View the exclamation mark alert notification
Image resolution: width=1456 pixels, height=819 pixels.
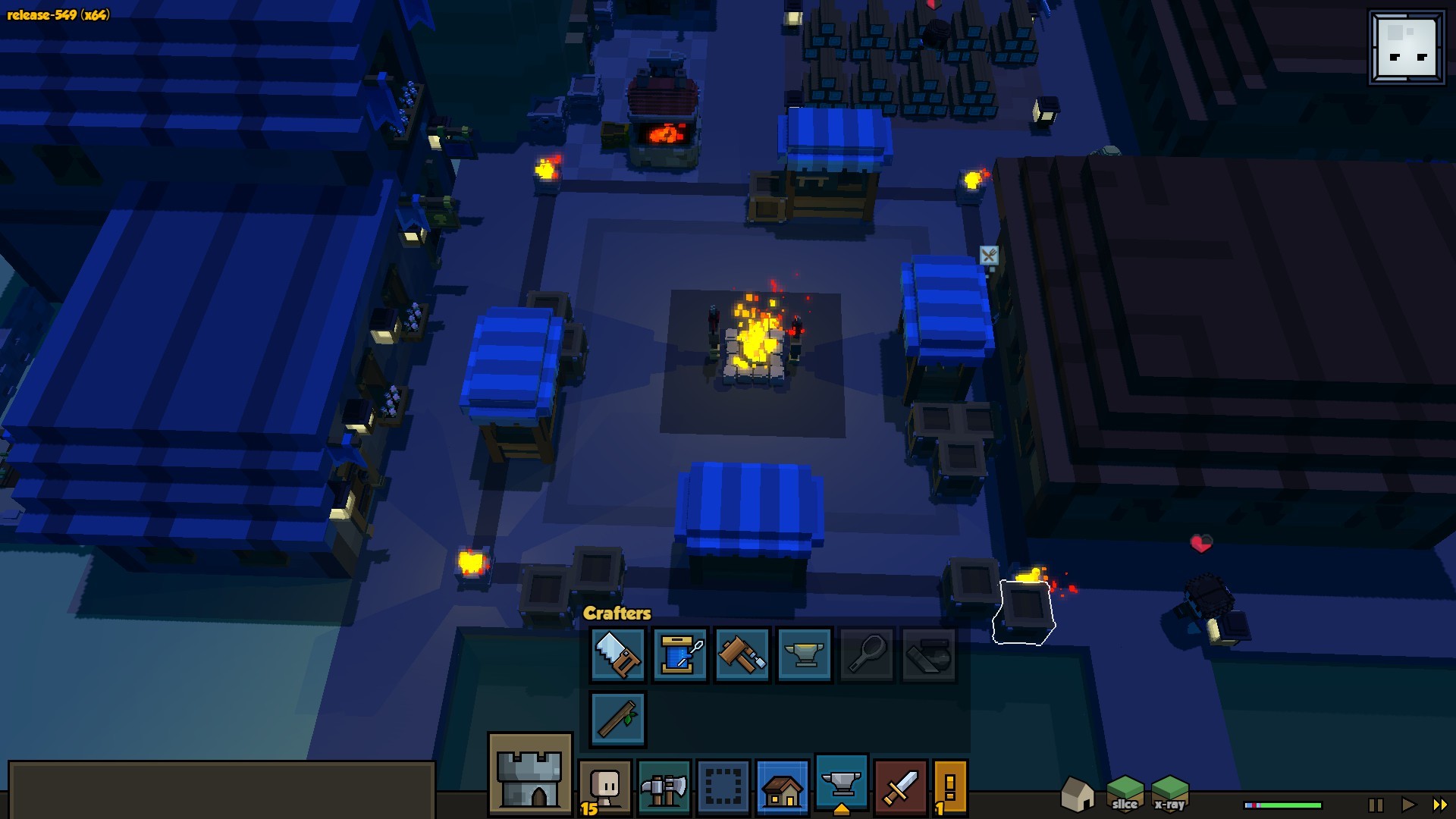(x=950, y=788)
